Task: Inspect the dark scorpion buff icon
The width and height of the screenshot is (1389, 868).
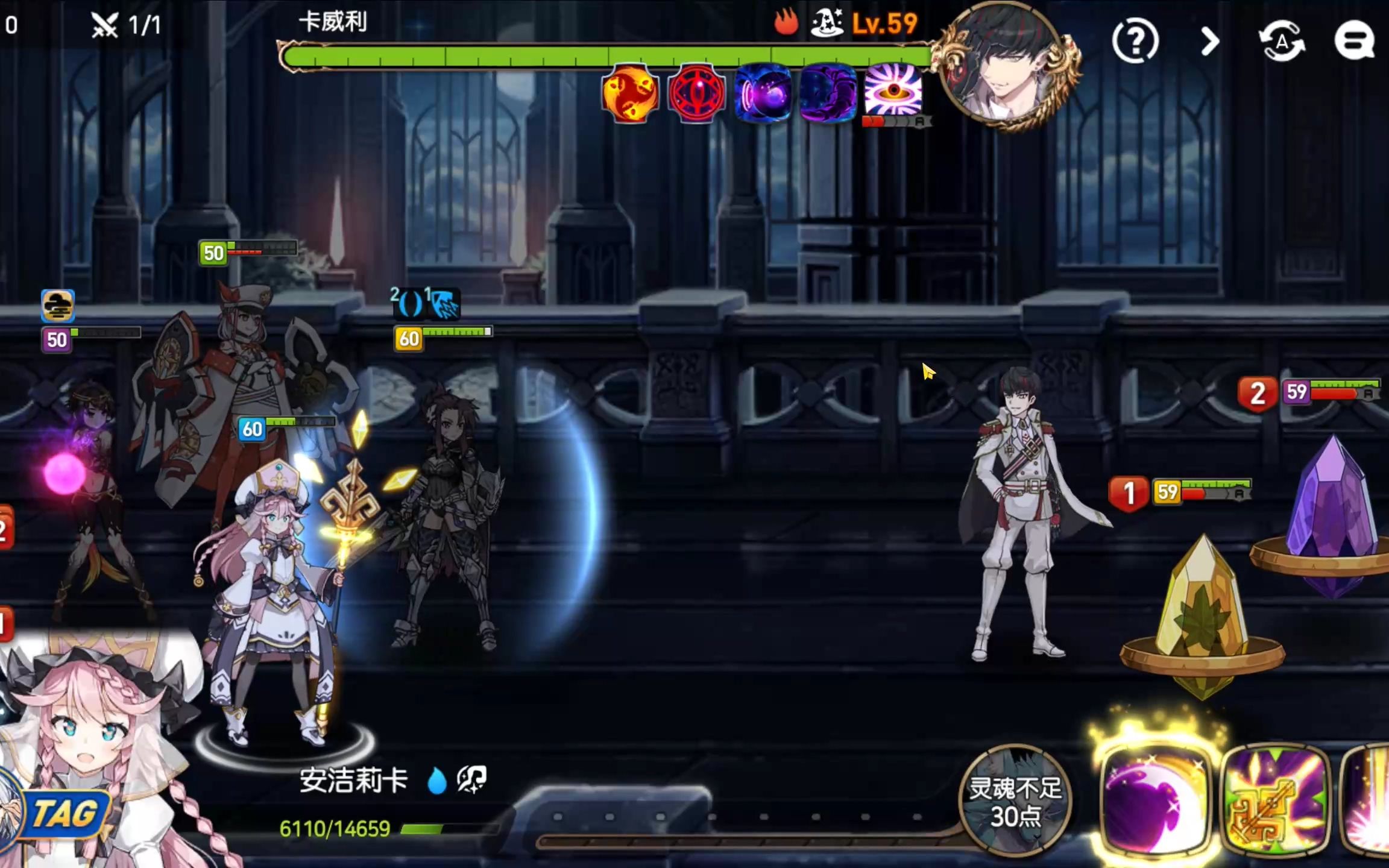Action: point(828,93)
